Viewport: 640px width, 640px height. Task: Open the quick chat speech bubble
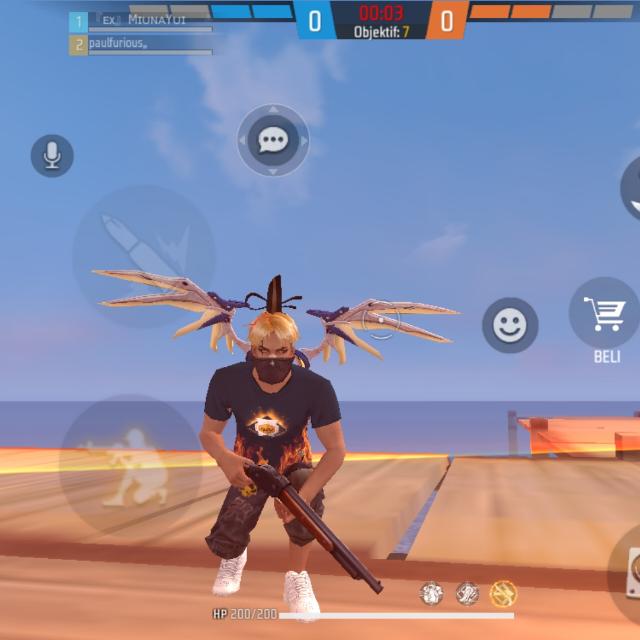coord(273,140)
